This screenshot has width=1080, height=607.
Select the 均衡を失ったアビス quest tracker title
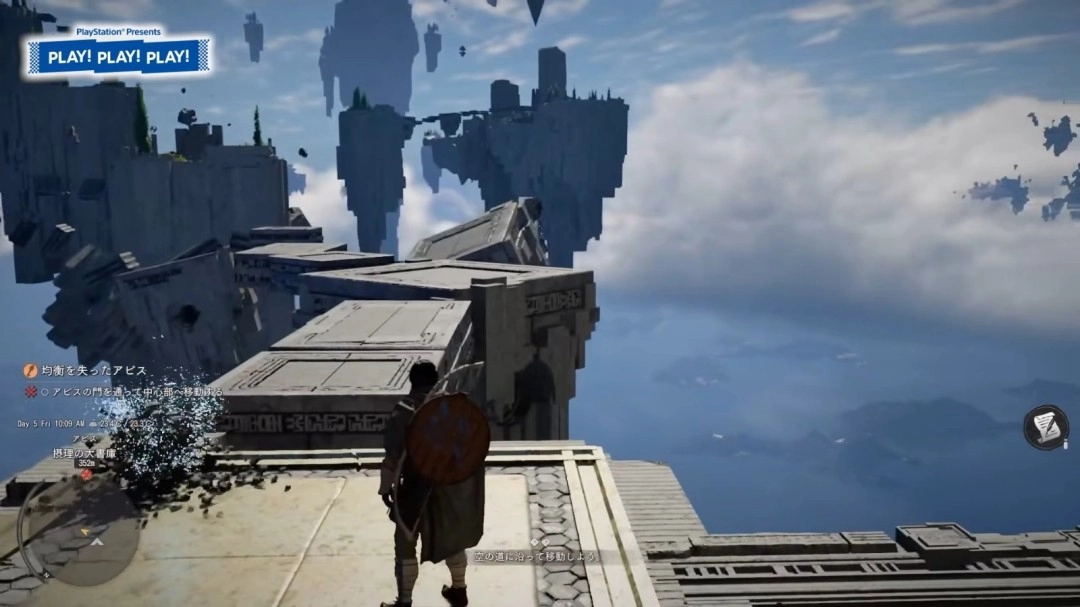click(92, 371)
